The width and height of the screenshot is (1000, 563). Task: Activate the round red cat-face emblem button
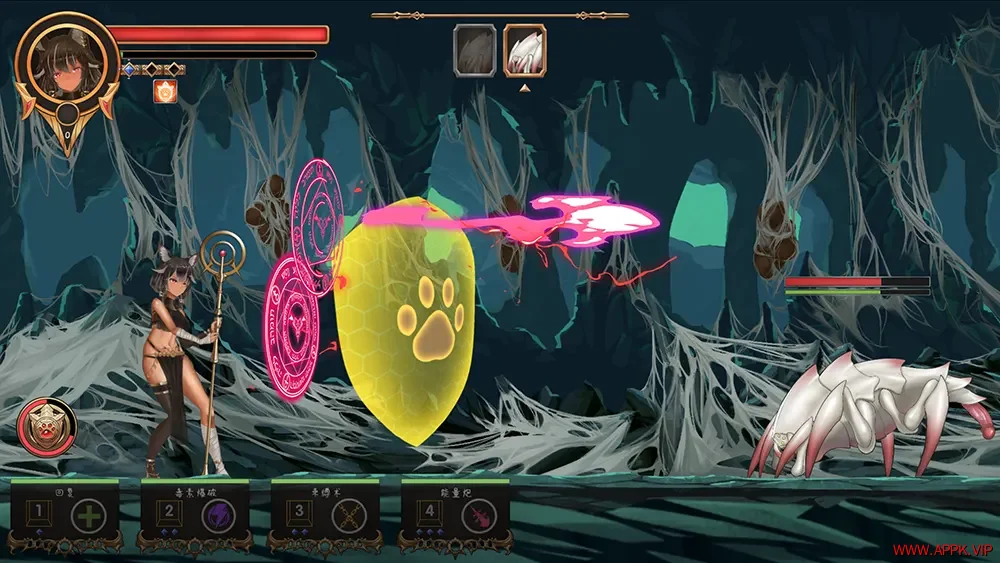(x=46, y=427)
